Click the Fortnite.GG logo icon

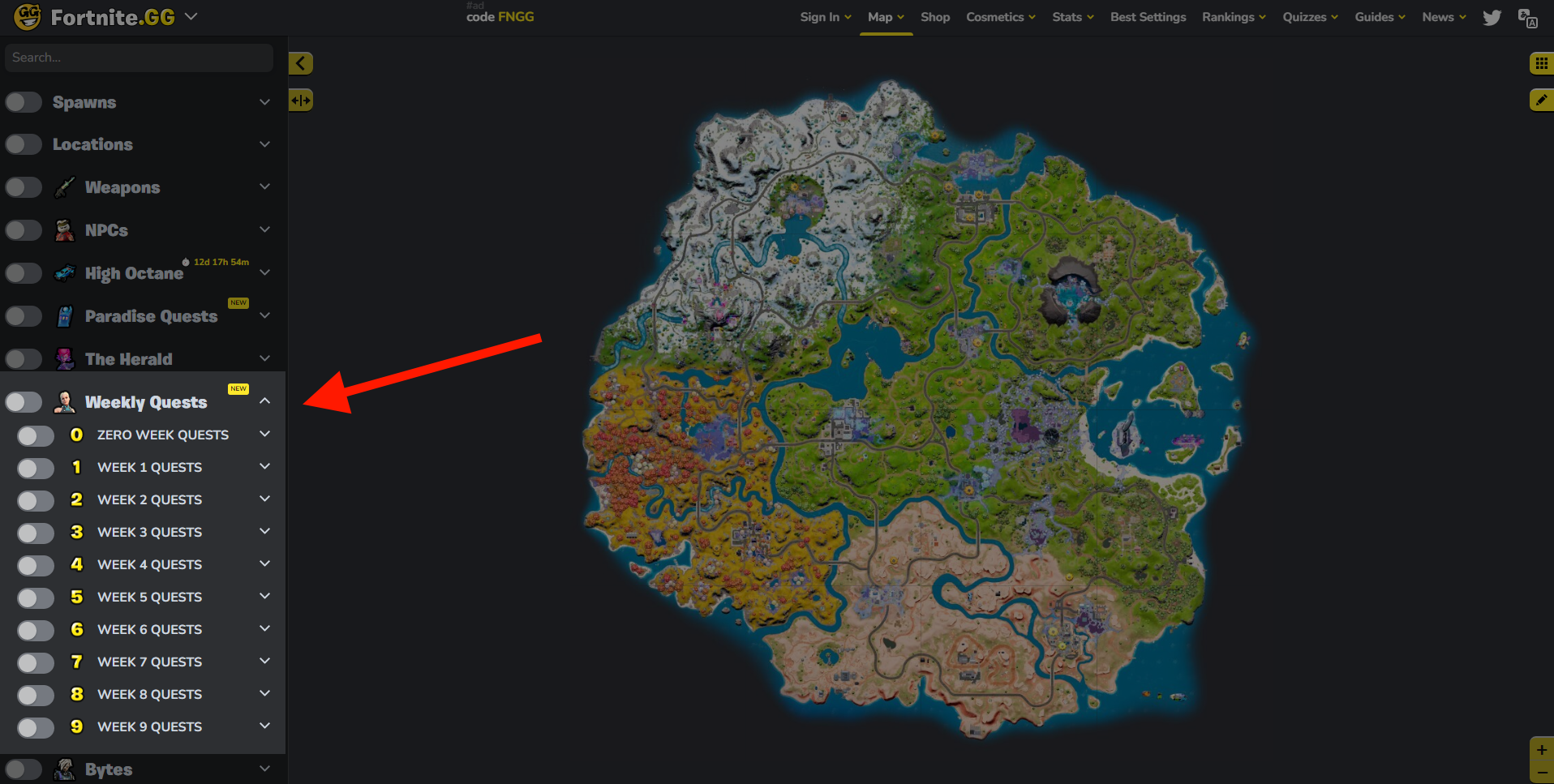[27, 16]
